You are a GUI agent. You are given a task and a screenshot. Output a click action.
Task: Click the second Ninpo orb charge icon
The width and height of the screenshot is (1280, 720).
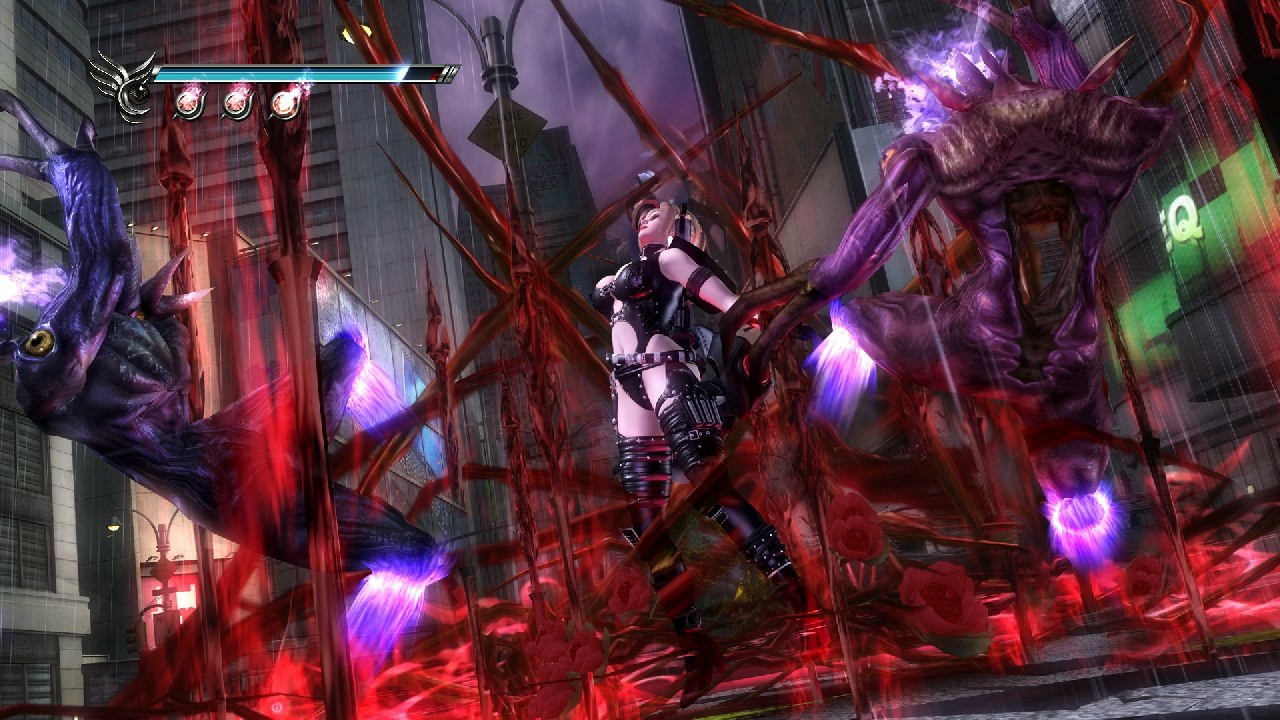236,103
